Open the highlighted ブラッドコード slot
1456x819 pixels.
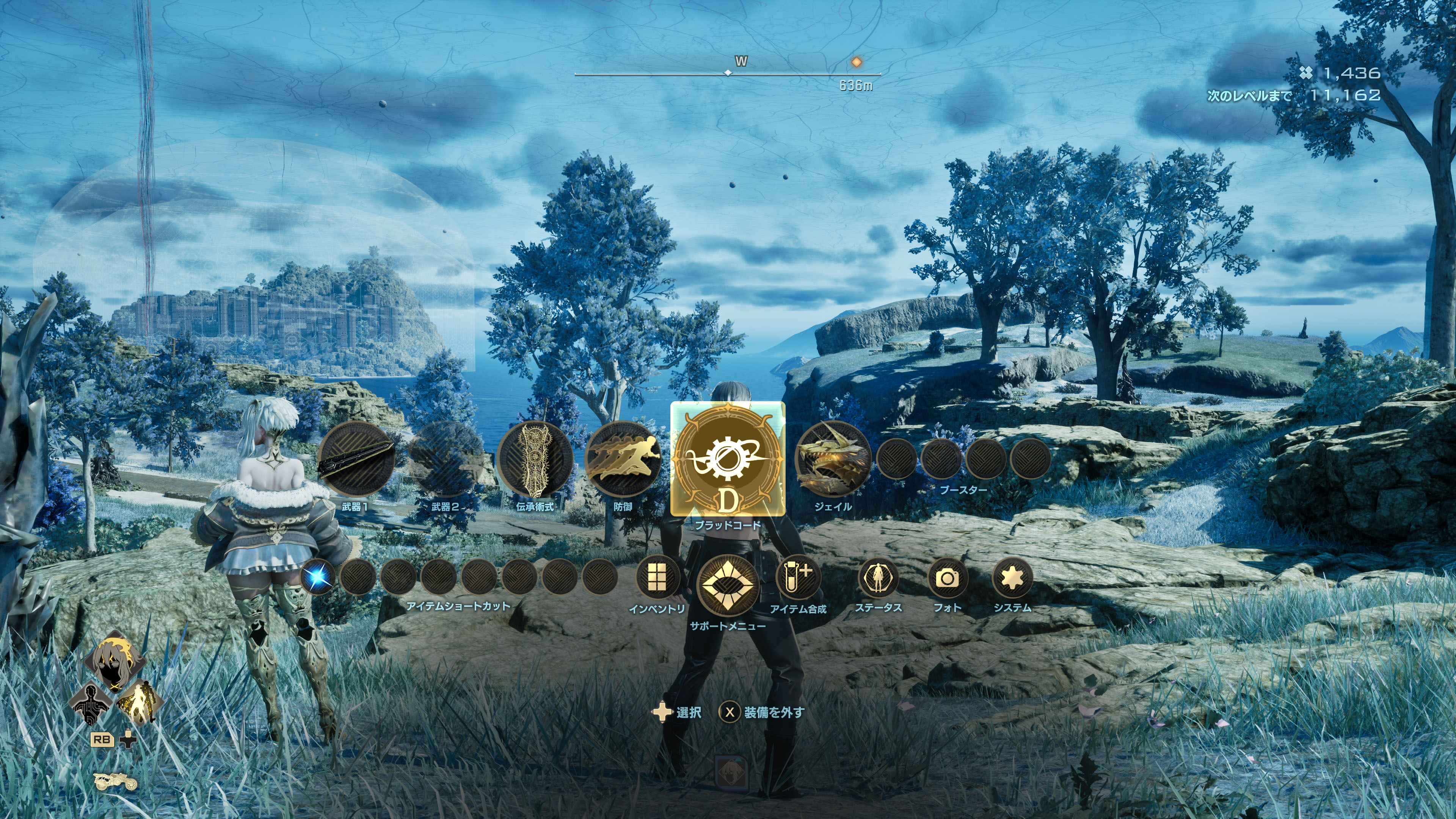point(728,458)
